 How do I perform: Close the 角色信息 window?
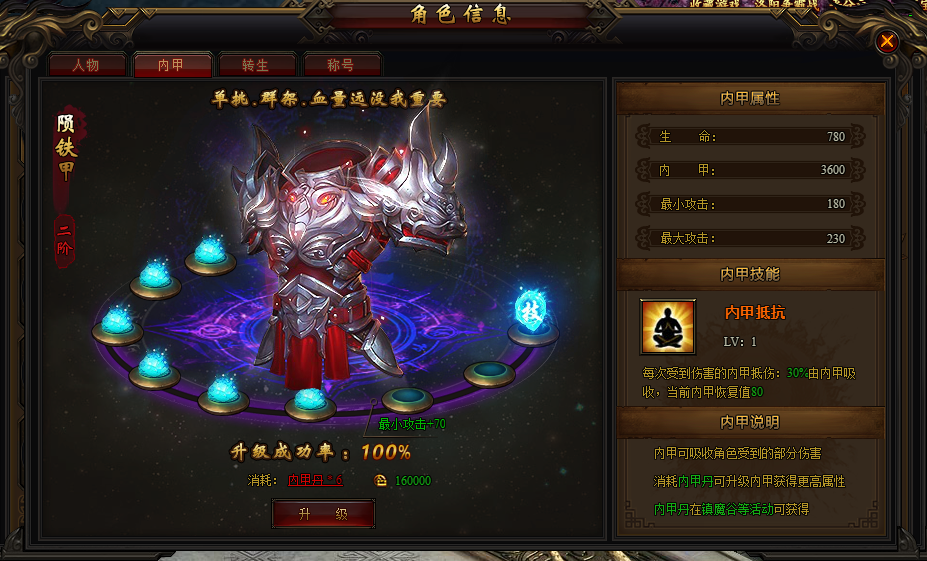[887, 41]
